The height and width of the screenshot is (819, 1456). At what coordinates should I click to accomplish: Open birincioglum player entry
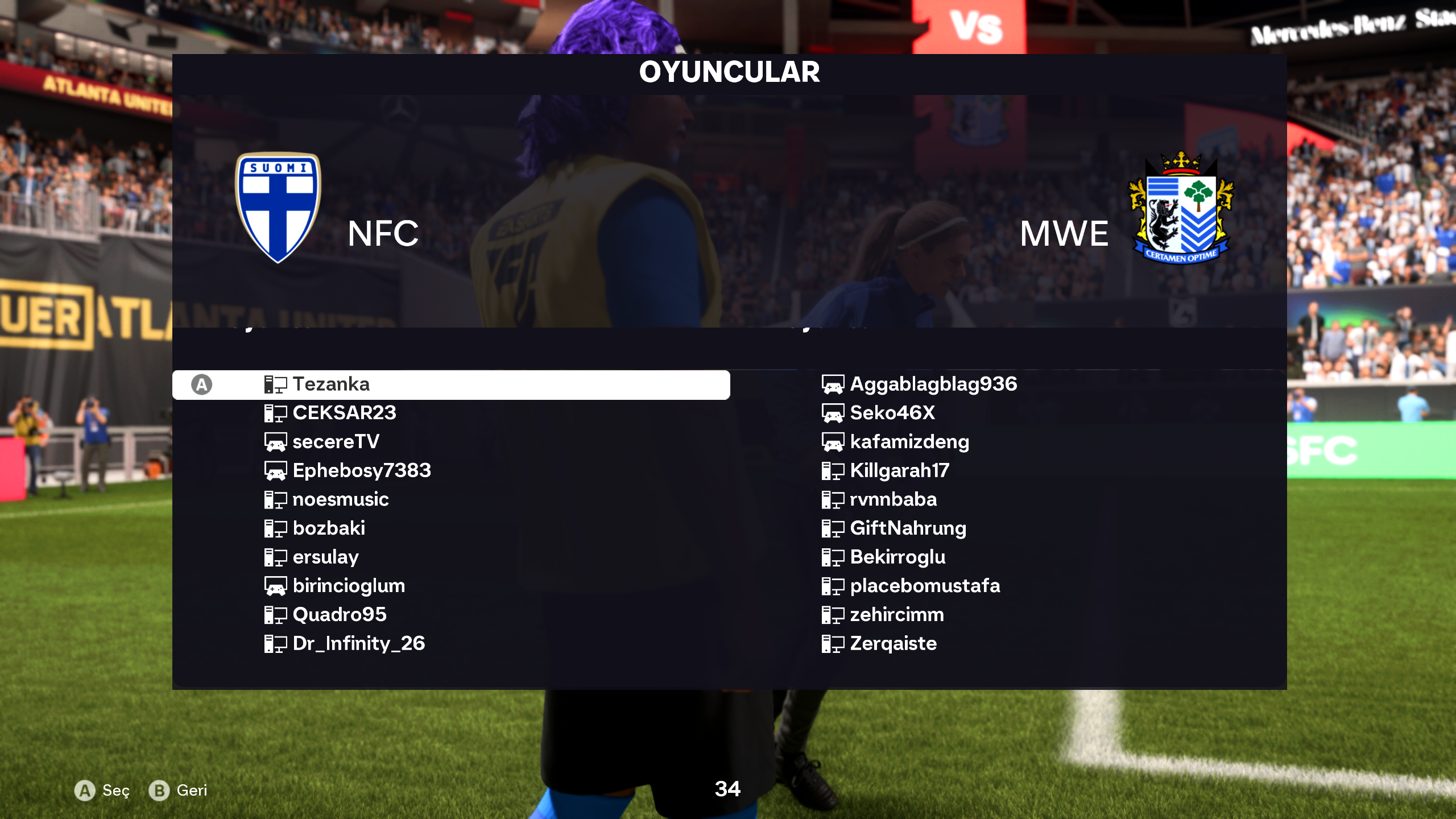[x=349, y=586]
